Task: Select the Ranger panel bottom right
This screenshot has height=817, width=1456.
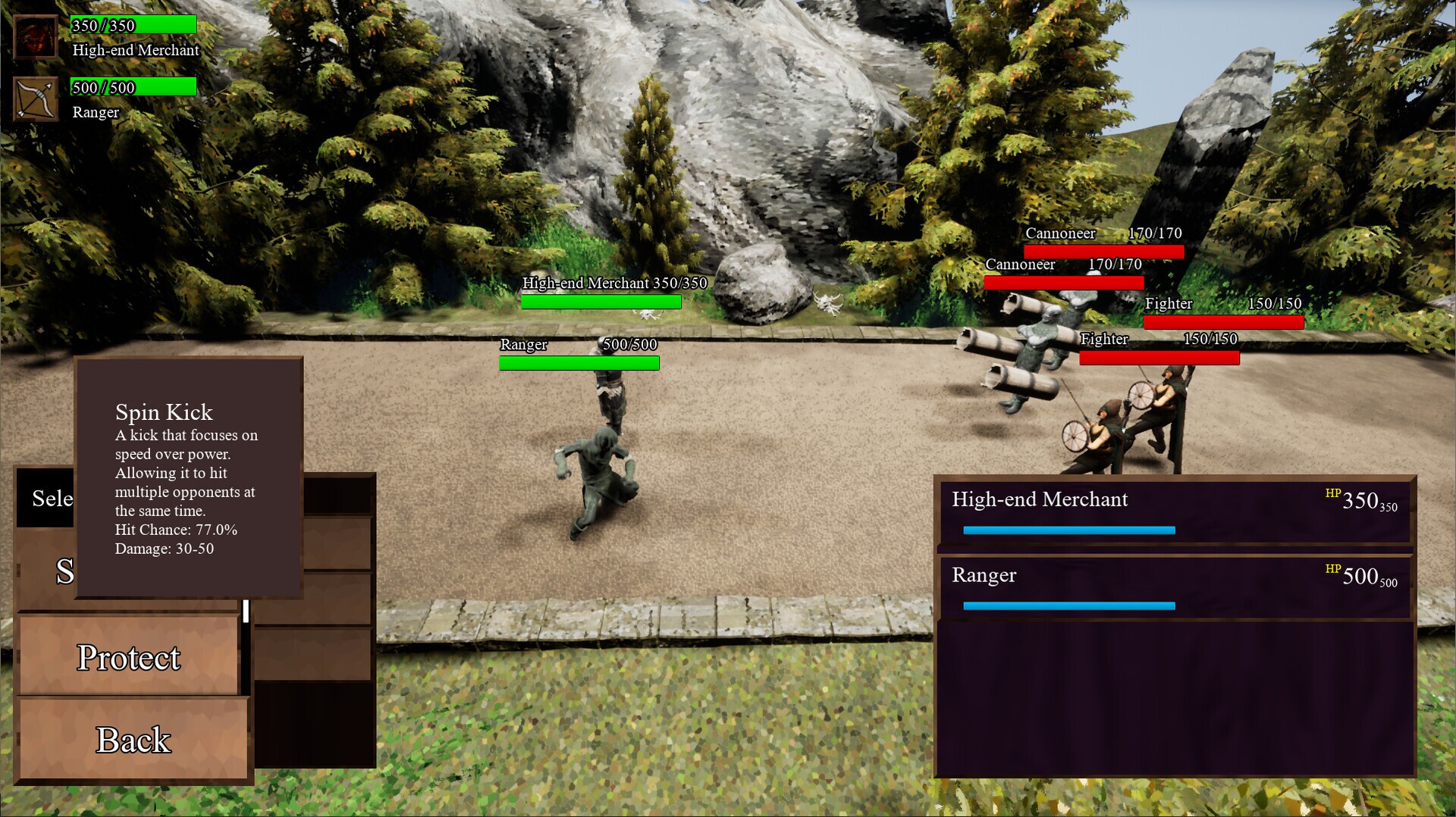Action: coord(1172,585)
